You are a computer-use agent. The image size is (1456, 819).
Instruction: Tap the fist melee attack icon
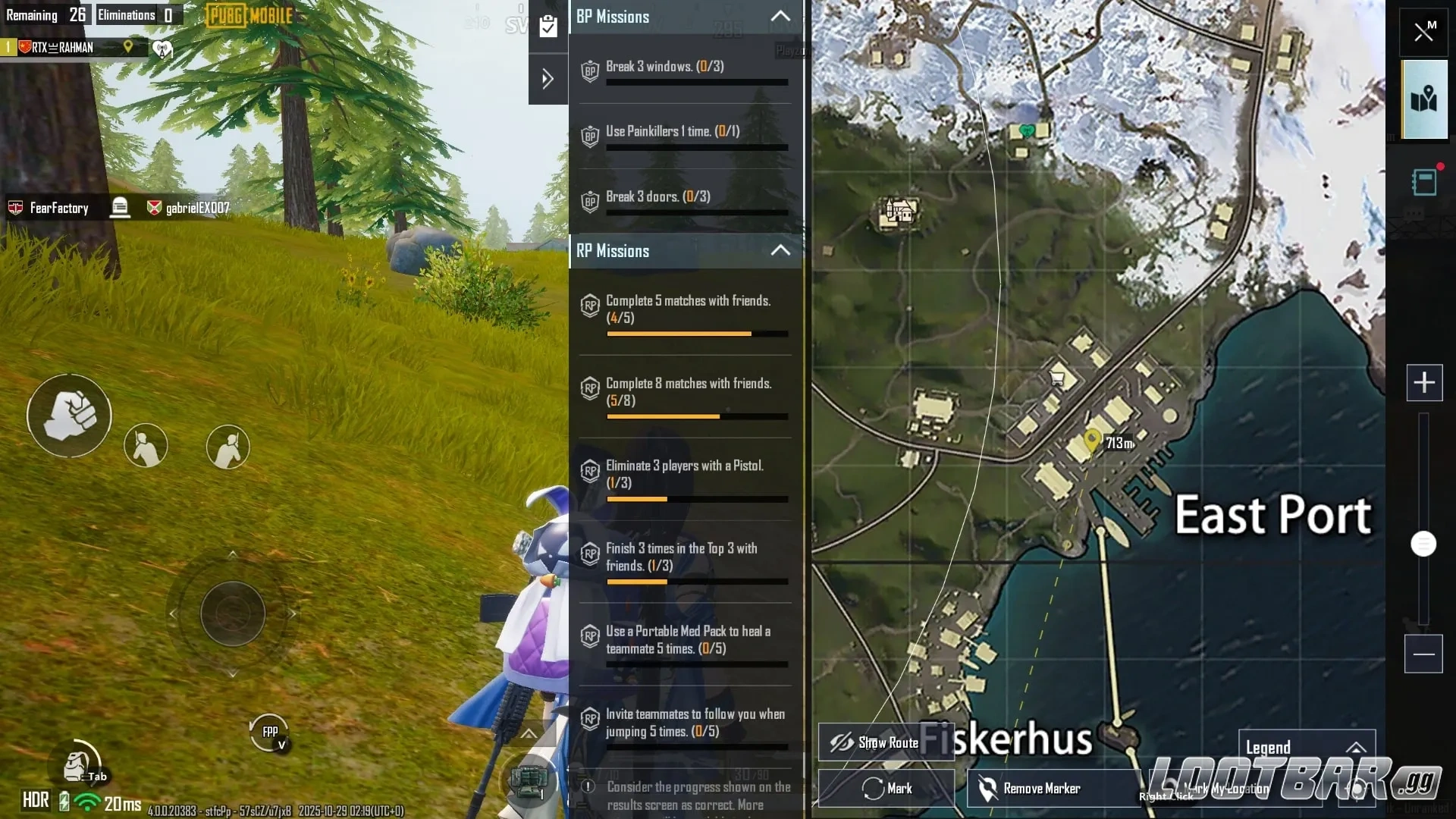click(69, 416)
